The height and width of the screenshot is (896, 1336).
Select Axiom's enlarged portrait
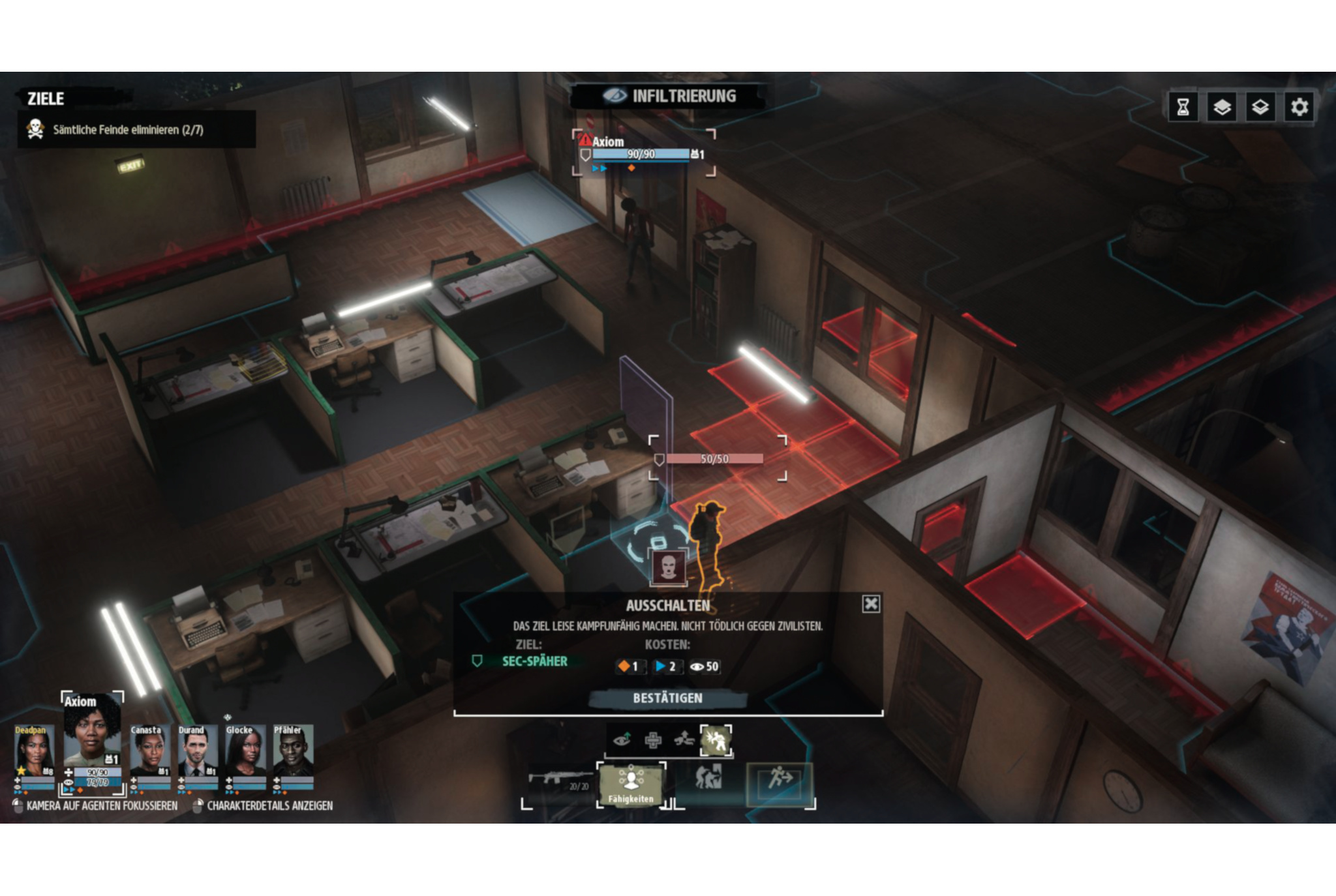pyautogui.click(x=91, y=734)
